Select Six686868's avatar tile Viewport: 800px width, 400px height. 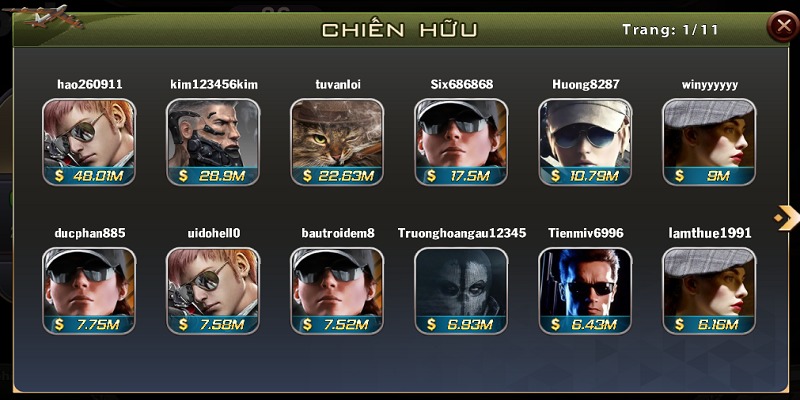pos(461,141)
